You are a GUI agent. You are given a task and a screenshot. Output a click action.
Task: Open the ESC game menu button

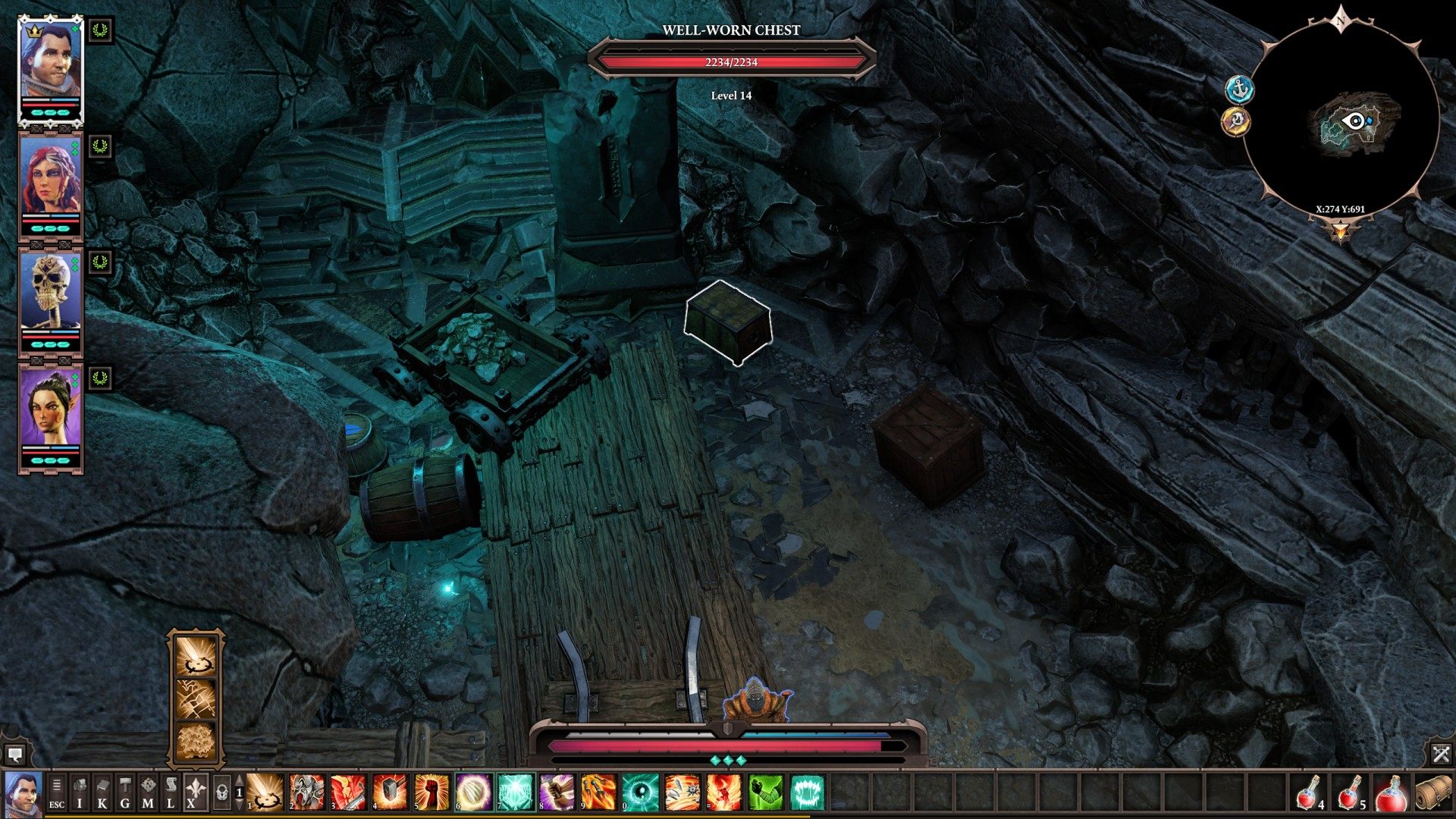pyautogui.click(x=57, y=793)
